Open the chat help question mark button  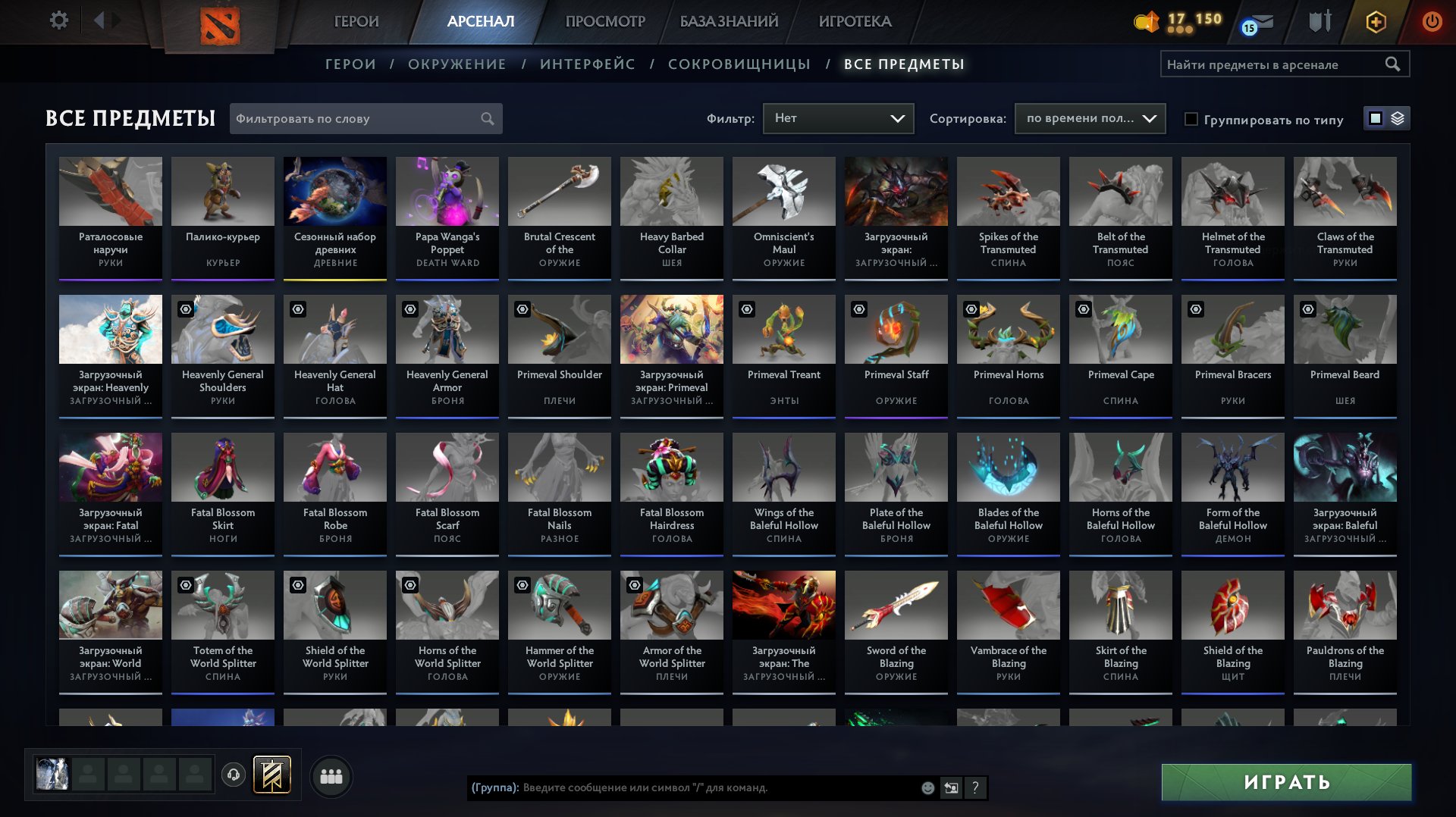974,788
